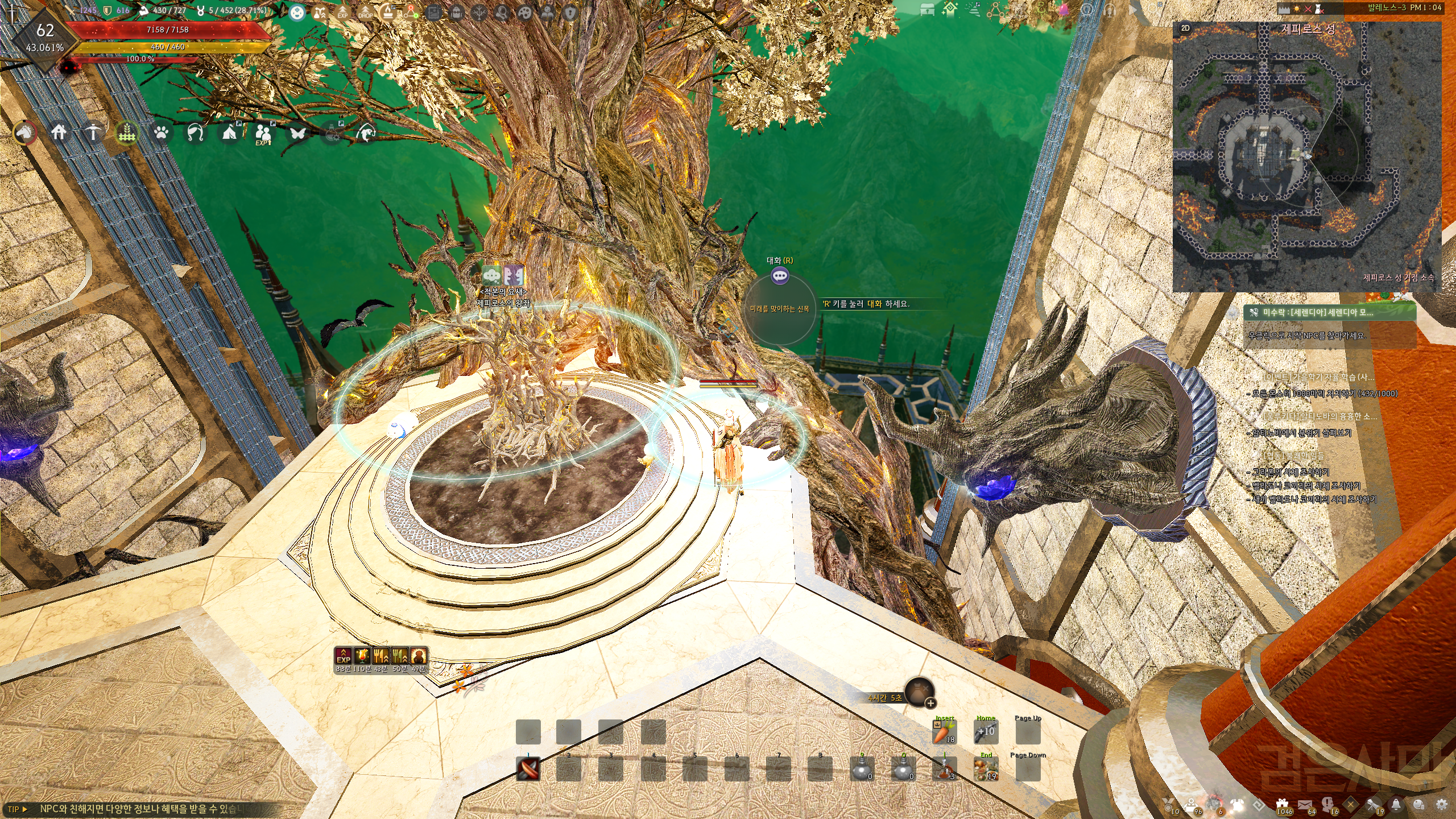The width and height of the screenshot is (1456, 819).
Task: Use the red potion quickslot
Action: (x=944, y=769)
